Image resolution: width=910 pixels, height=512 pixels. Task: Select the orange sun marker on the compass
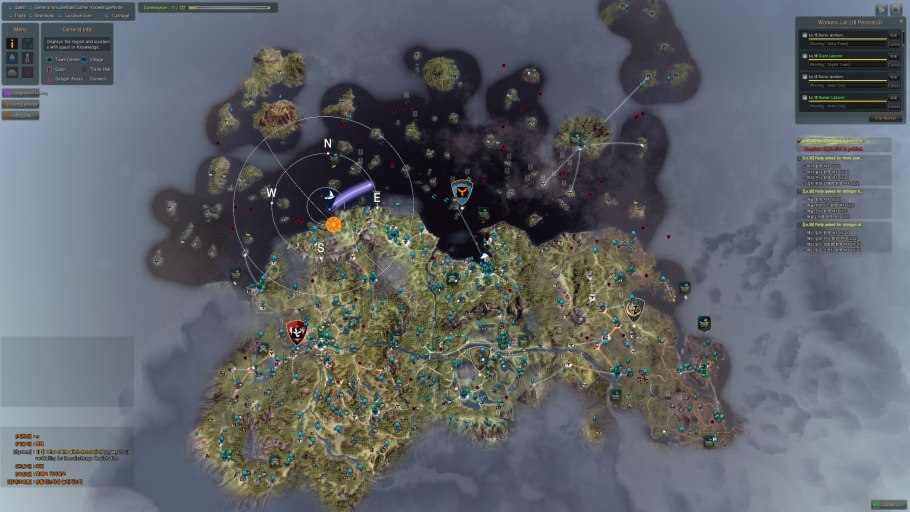pyautogui.click(x=332, y=225)
